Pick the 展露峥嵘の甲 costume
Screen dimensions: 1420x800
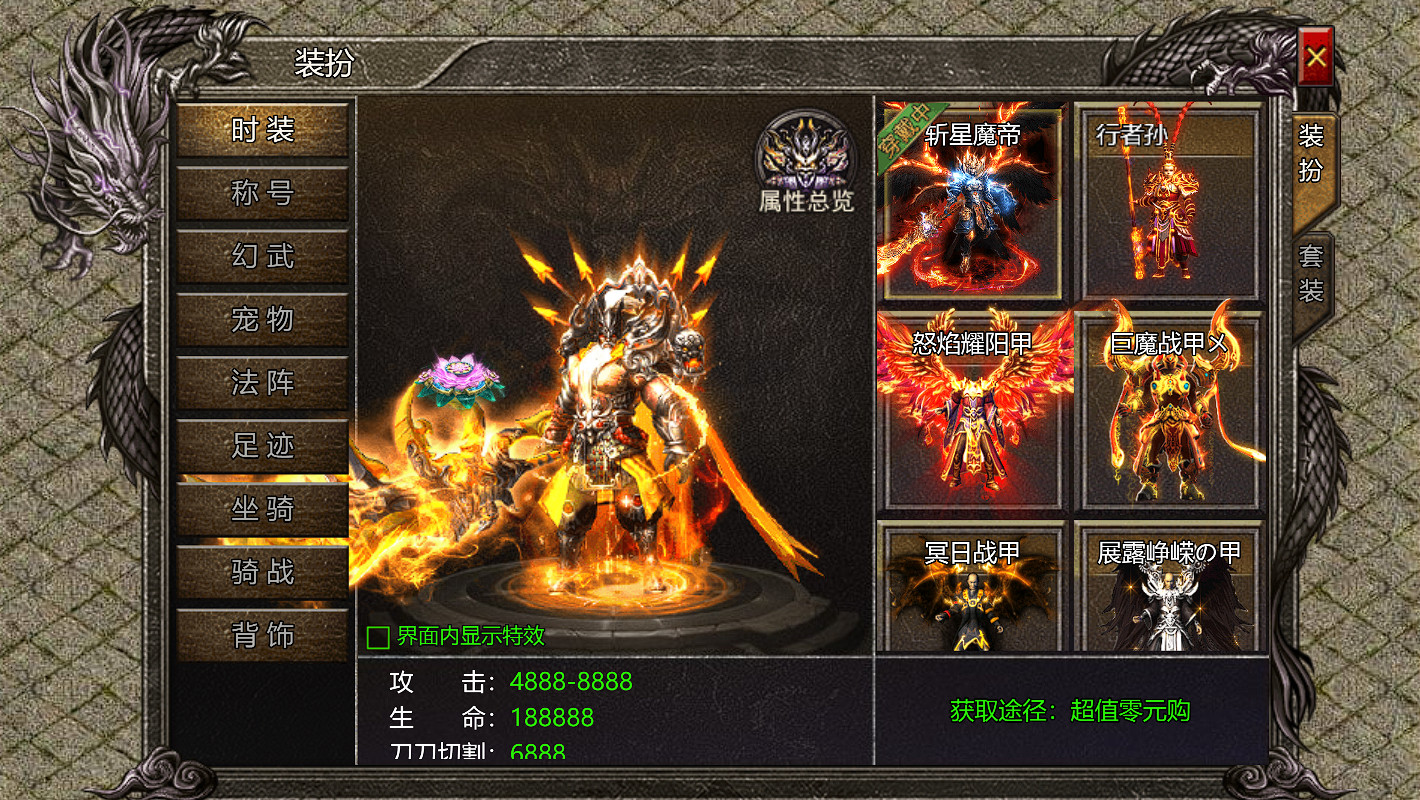tap(1168, 590)
